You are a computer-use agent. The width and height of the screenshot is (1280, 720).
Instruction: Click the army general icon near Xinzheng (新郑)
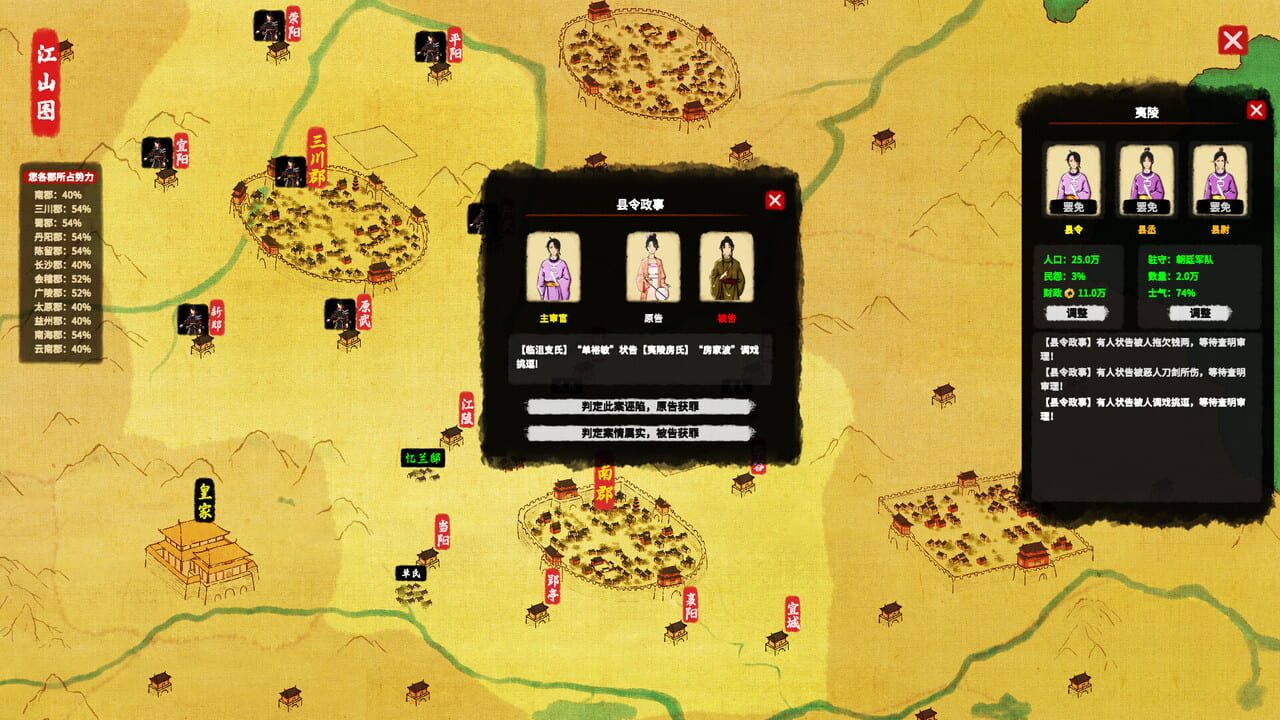pos(192,320)
